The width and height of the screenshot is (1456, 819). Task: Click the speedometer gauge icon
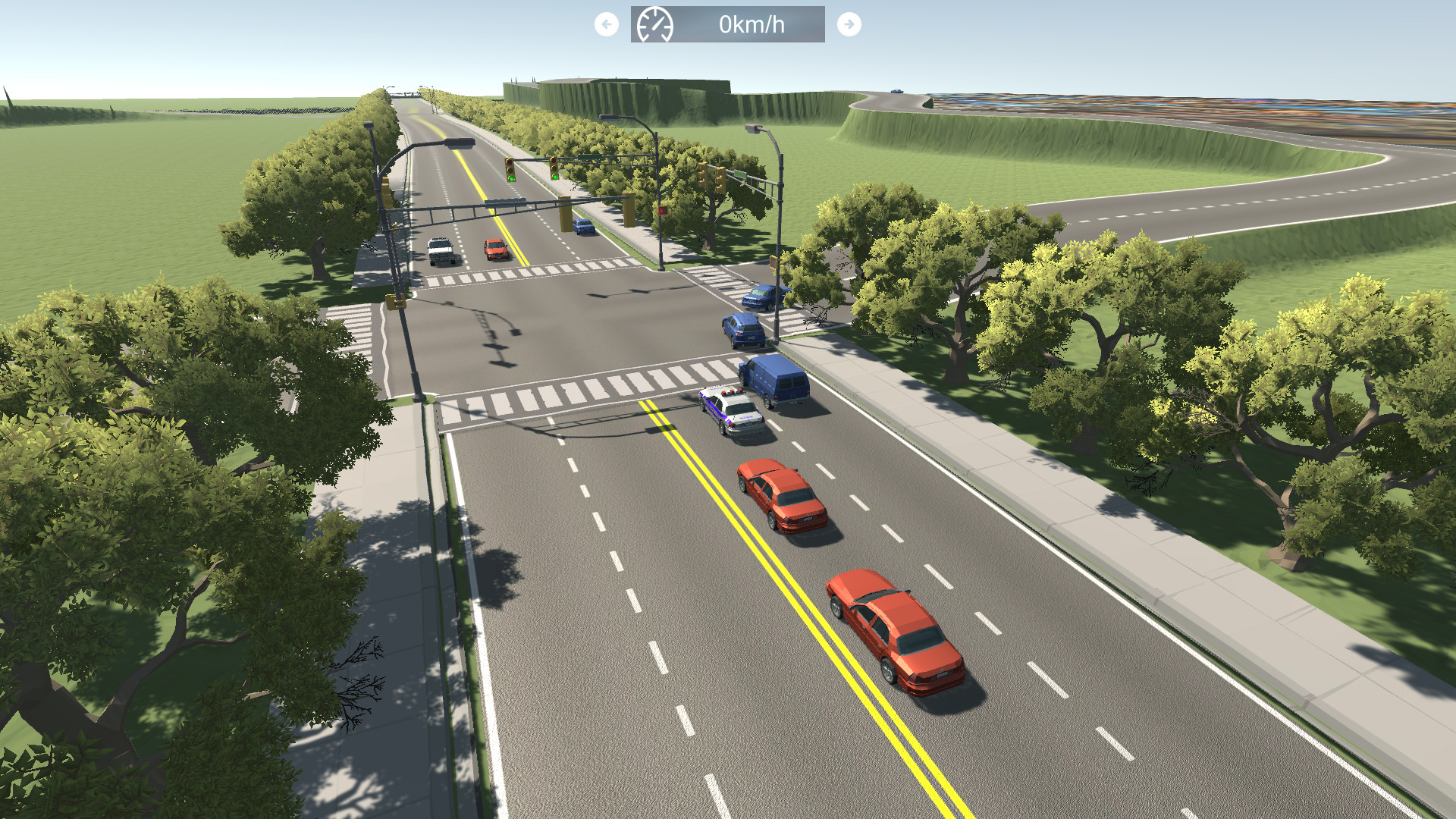click(x=655, y=24)
